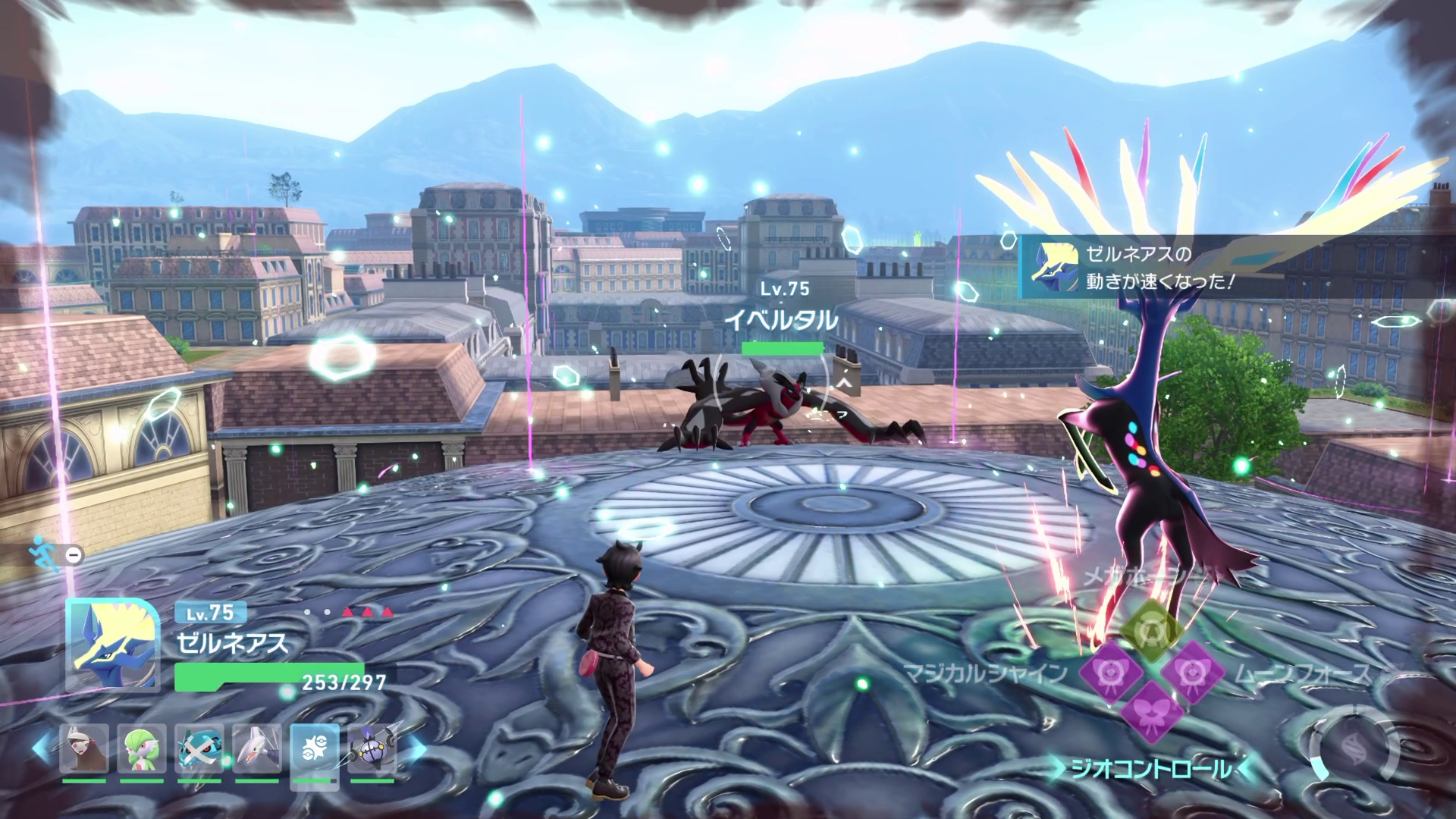This screenshot has height=819, width=1456.
Task: Swap to the Chandelure party slot
Action: pos(372,748)
